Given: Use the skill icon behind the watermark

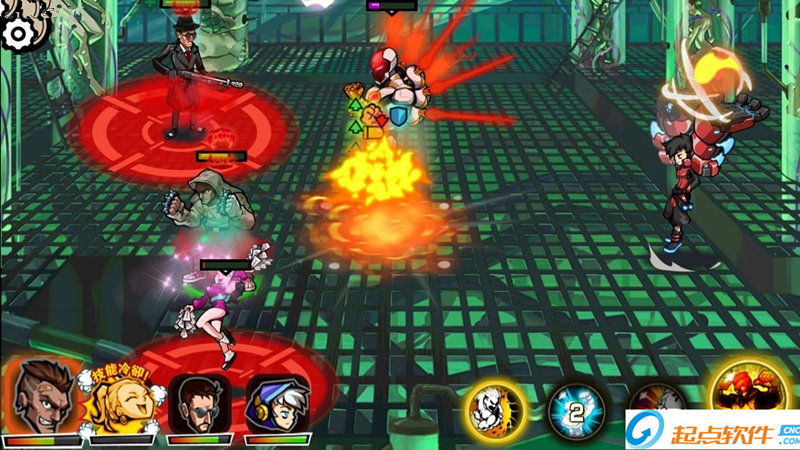Looking at the screenshot, I should [655, 398].
